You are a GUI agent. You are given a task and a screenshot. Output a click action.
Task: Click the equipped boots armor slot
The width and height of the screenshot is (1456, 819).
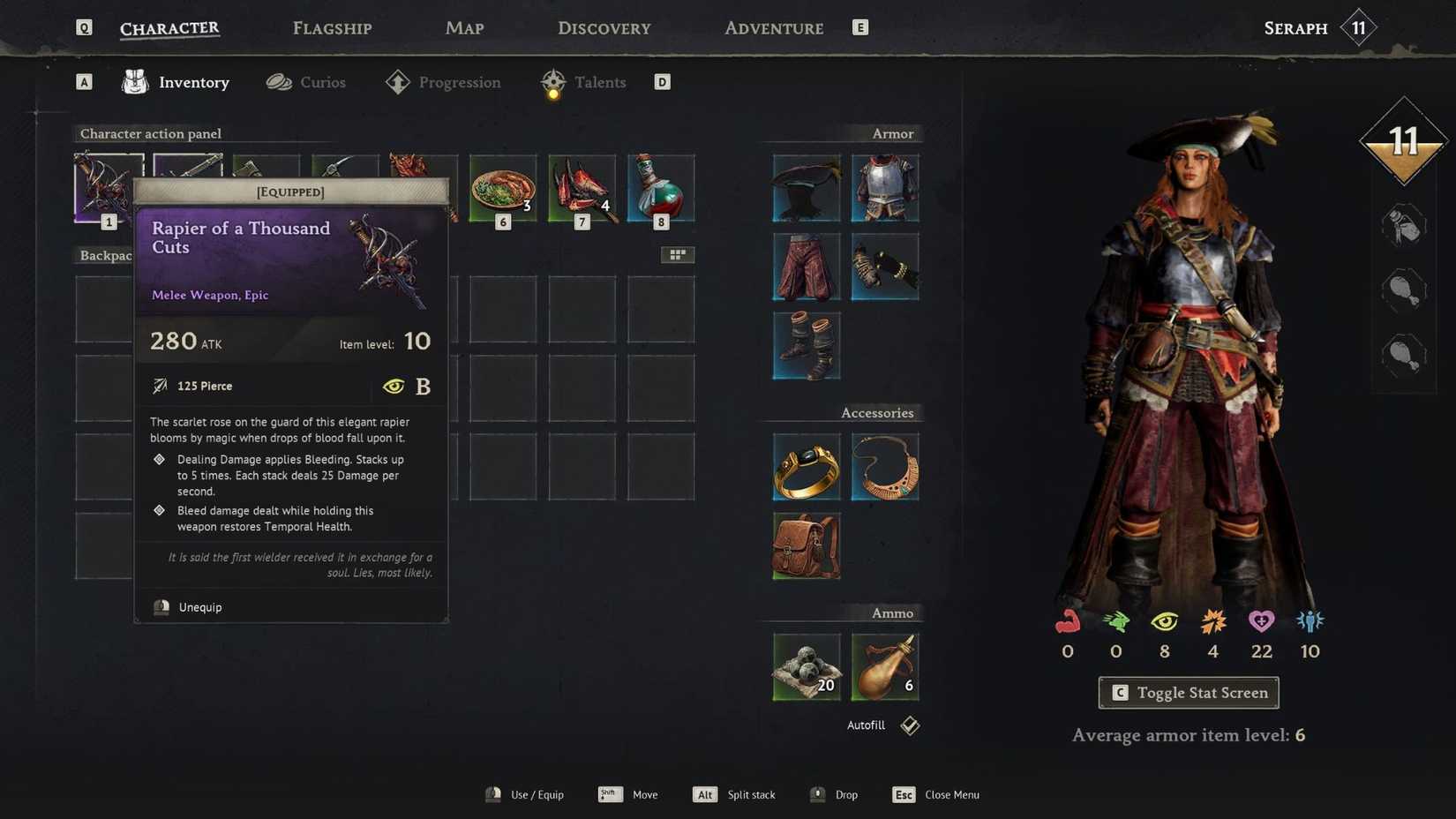pos(805,345)
